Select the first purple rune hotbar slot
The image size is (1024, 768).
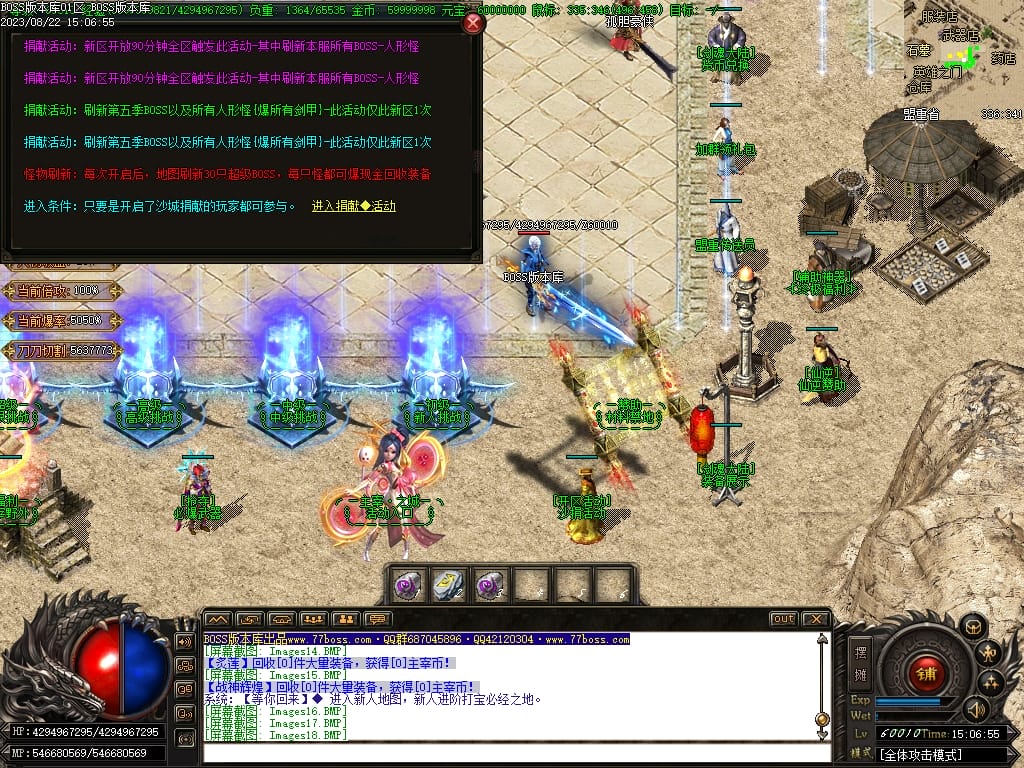(x=407, y=586)
